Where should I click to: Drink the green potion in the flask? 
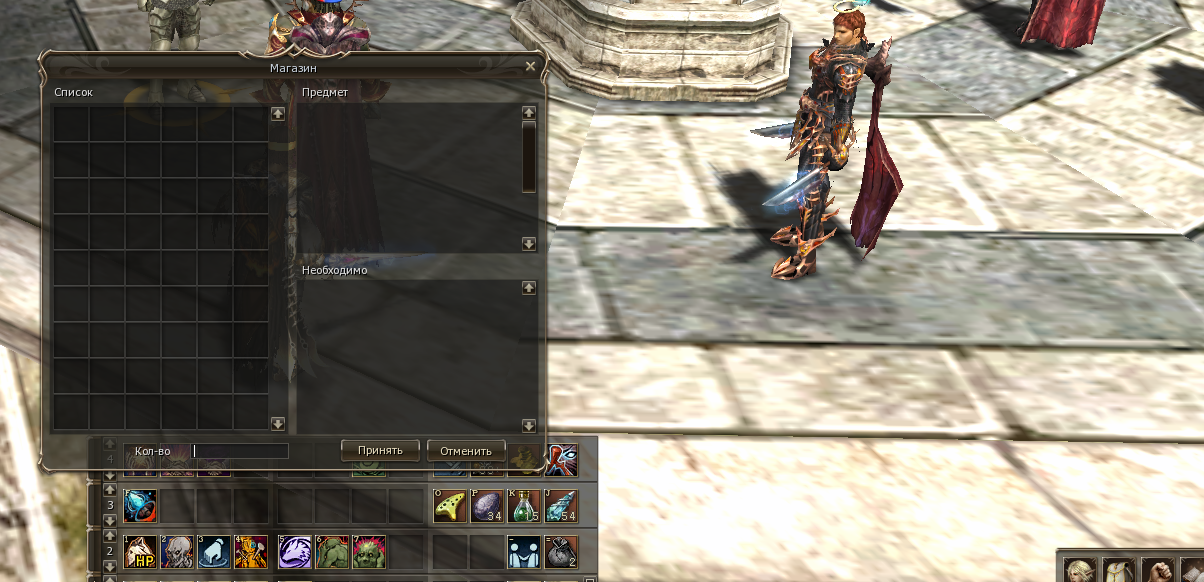pyautogui.click(x=524, y=506)
